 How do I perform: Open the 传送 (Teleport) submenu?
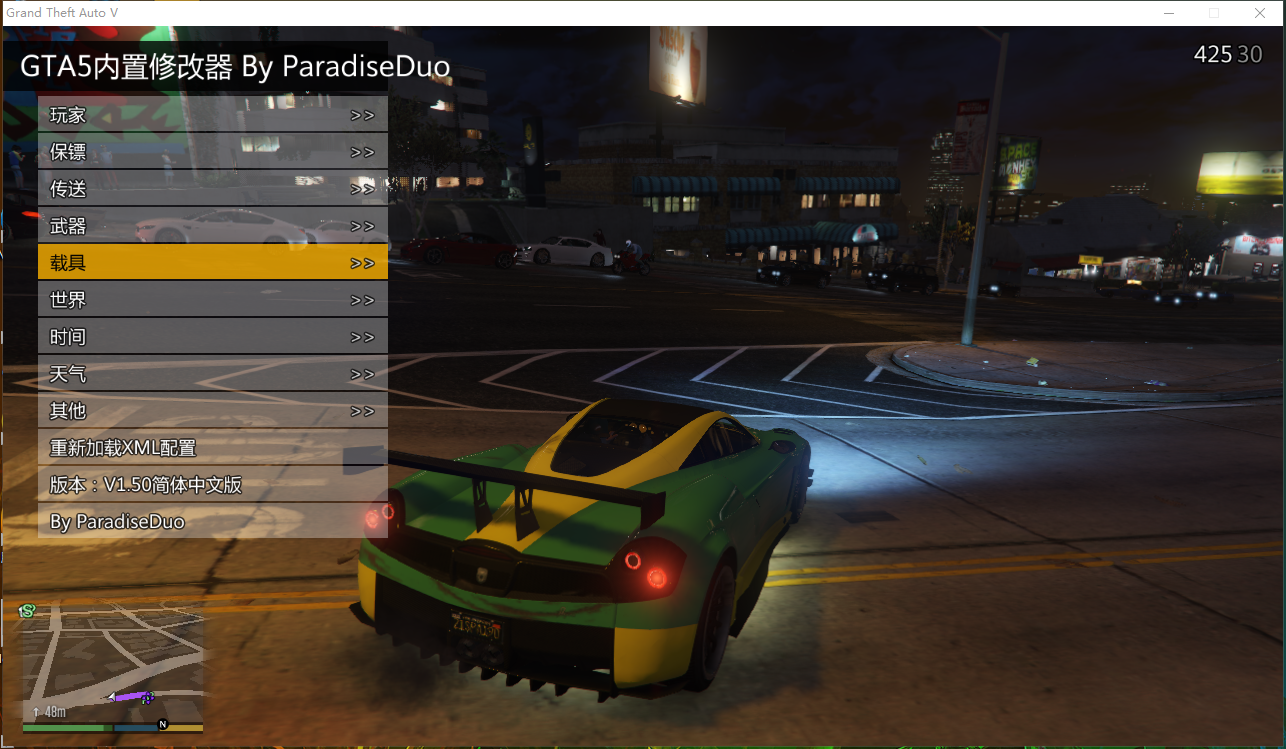(212, 189)
